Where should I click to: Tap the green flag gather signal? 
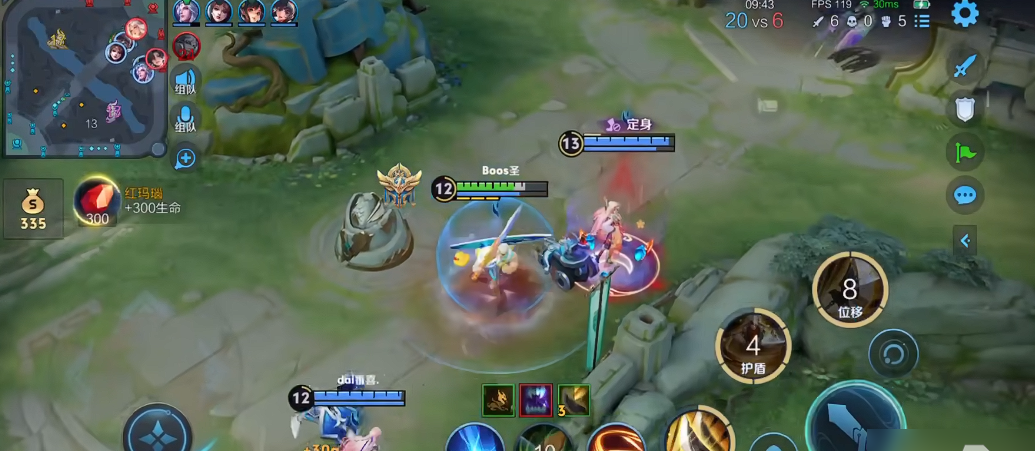click(965, 152)
